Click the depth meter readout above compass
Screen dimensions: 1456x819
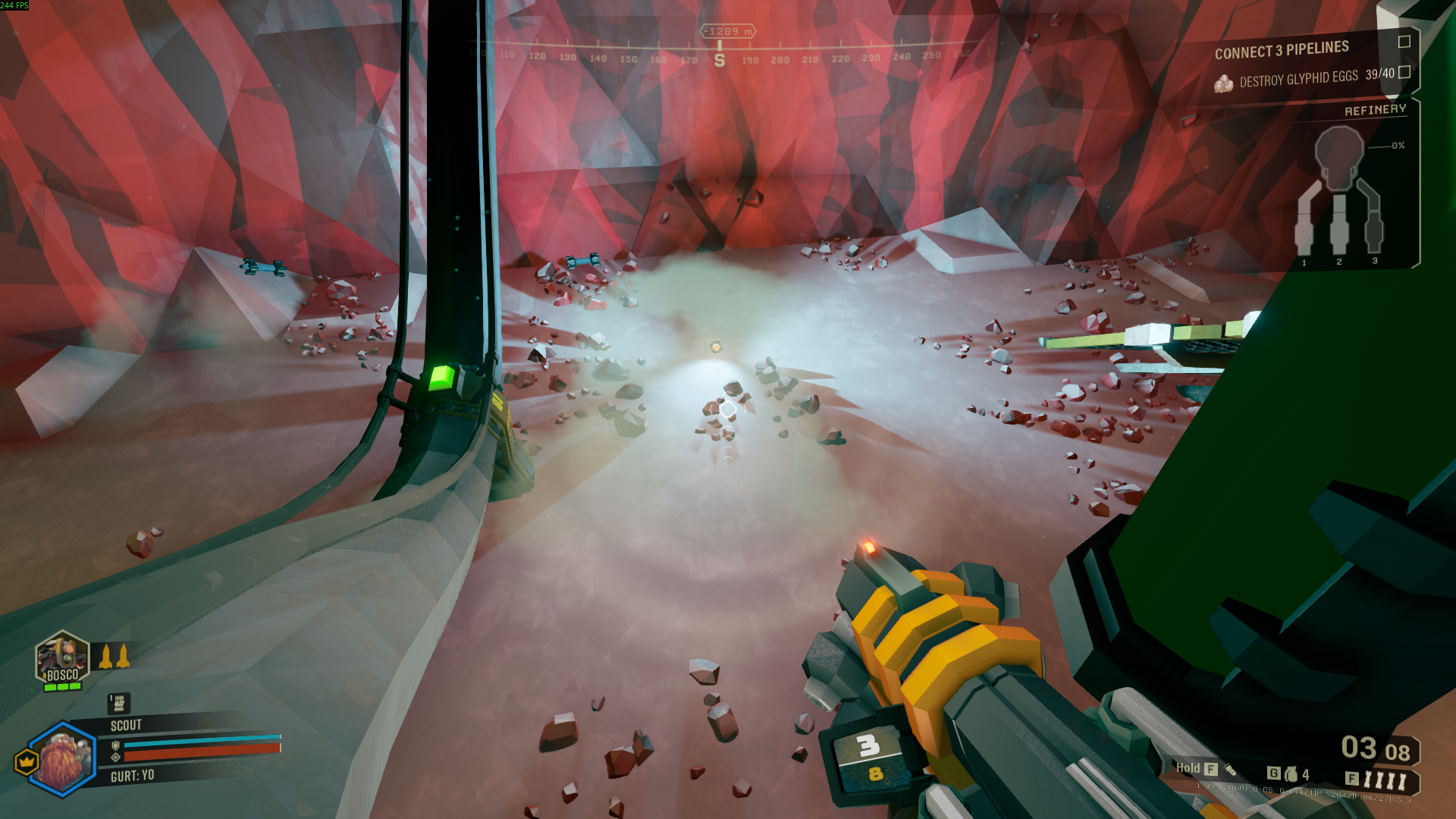[x=726, y=31]
